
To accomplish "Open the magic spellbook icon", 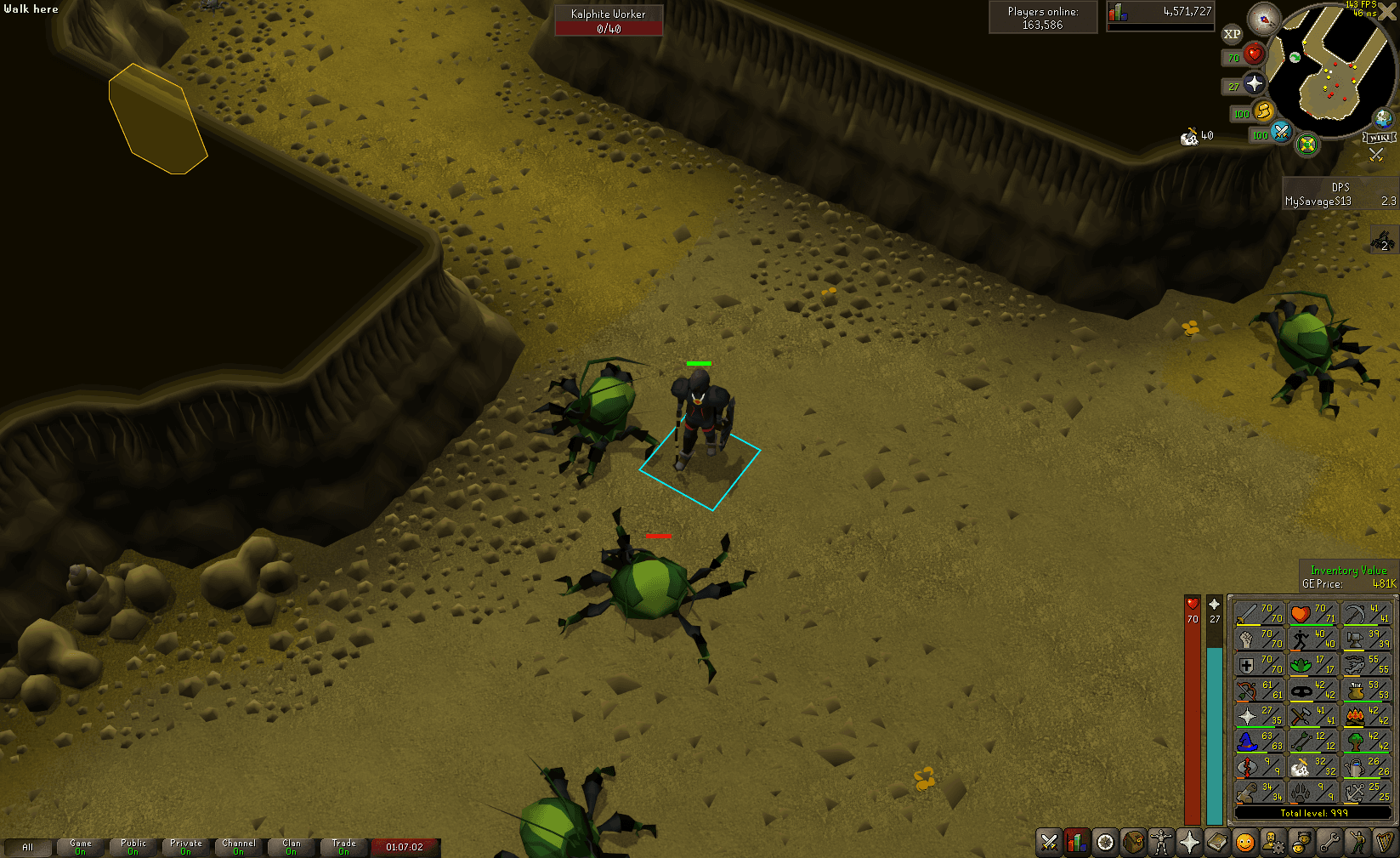I will pyautogui.click(x=1219, y=844).
